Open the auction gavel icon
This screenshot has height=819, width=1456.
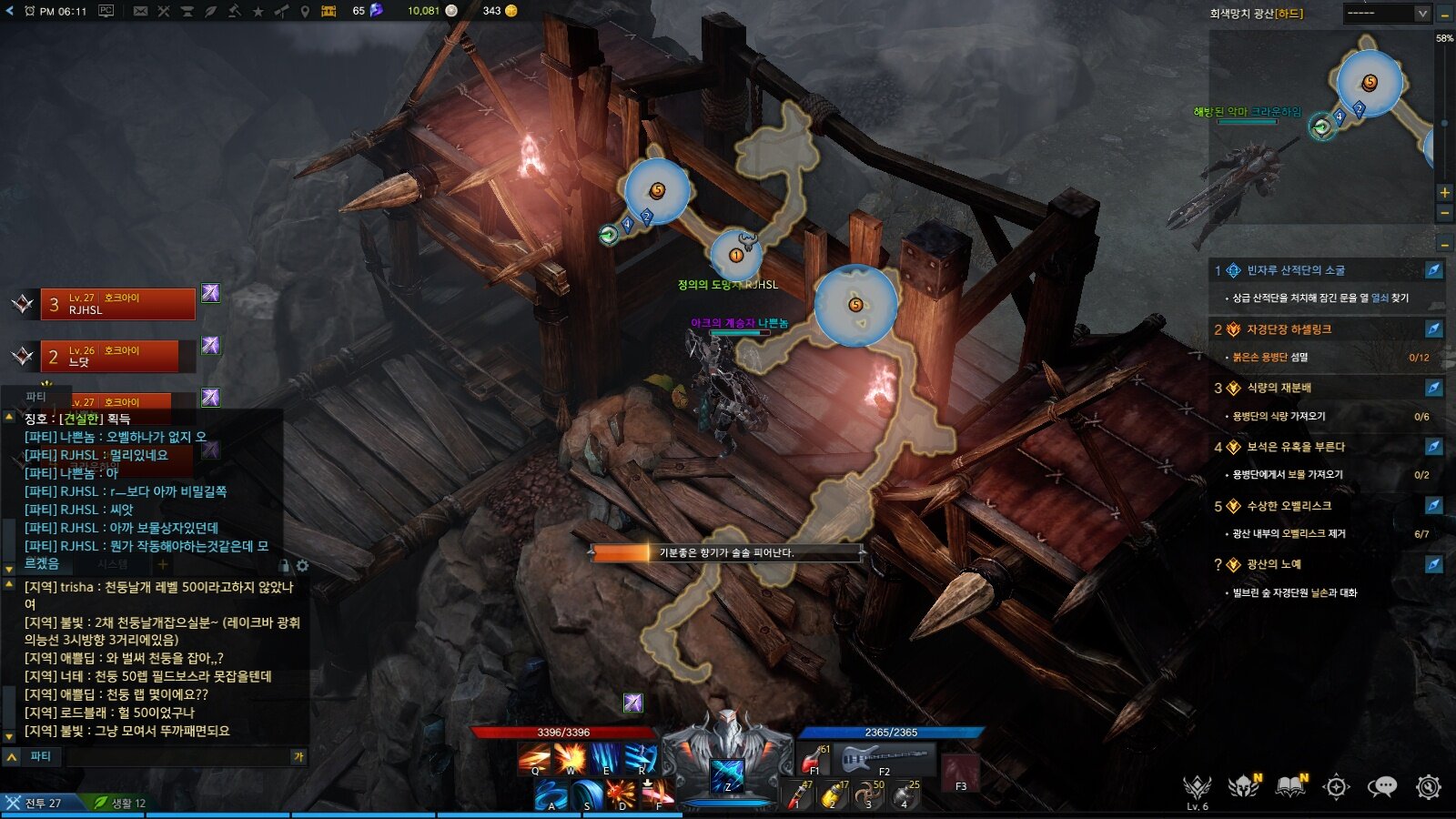point(235,11)
